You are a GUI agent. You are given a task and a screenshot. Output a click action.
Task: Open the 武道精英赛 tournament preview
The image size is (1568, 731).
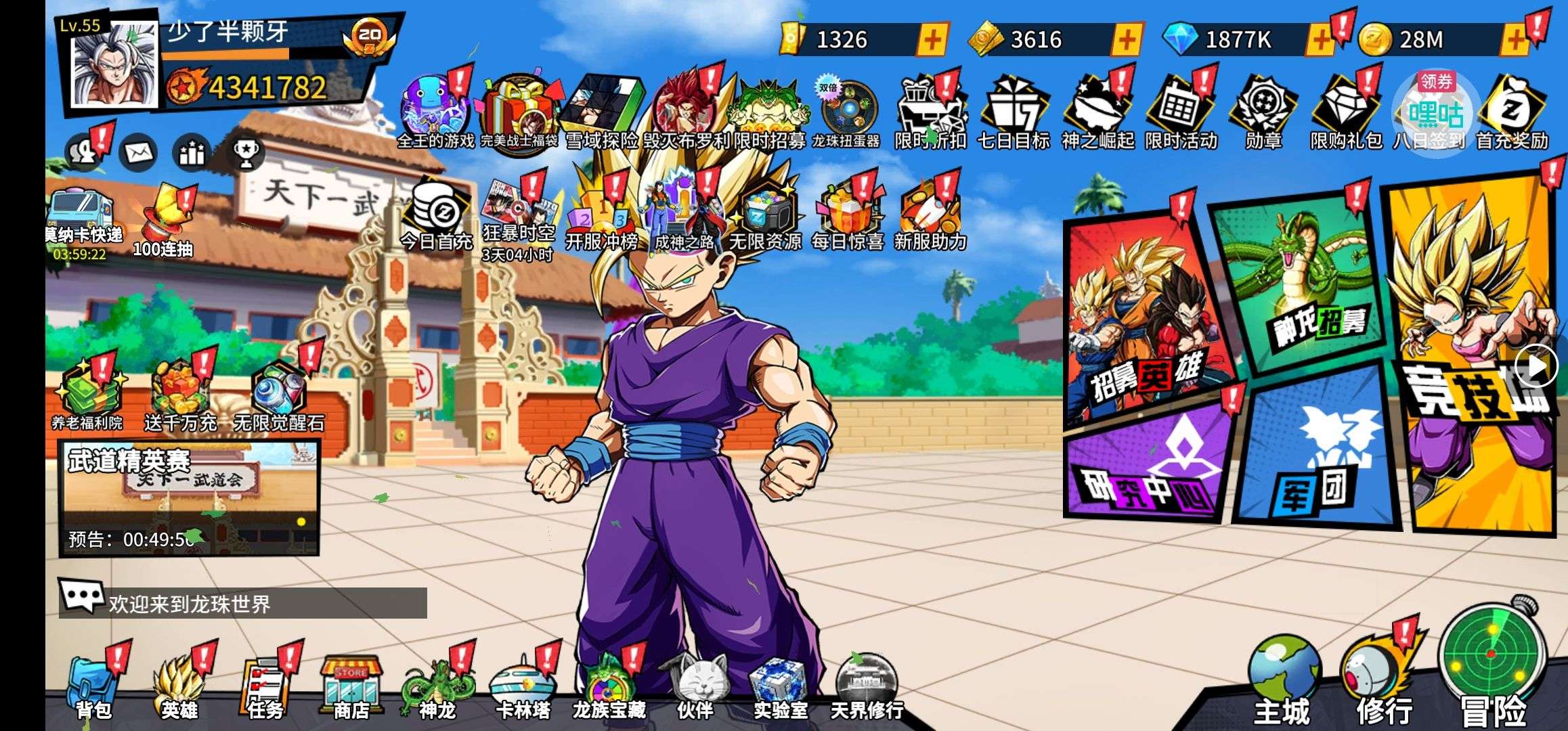[x=190, y=497]
